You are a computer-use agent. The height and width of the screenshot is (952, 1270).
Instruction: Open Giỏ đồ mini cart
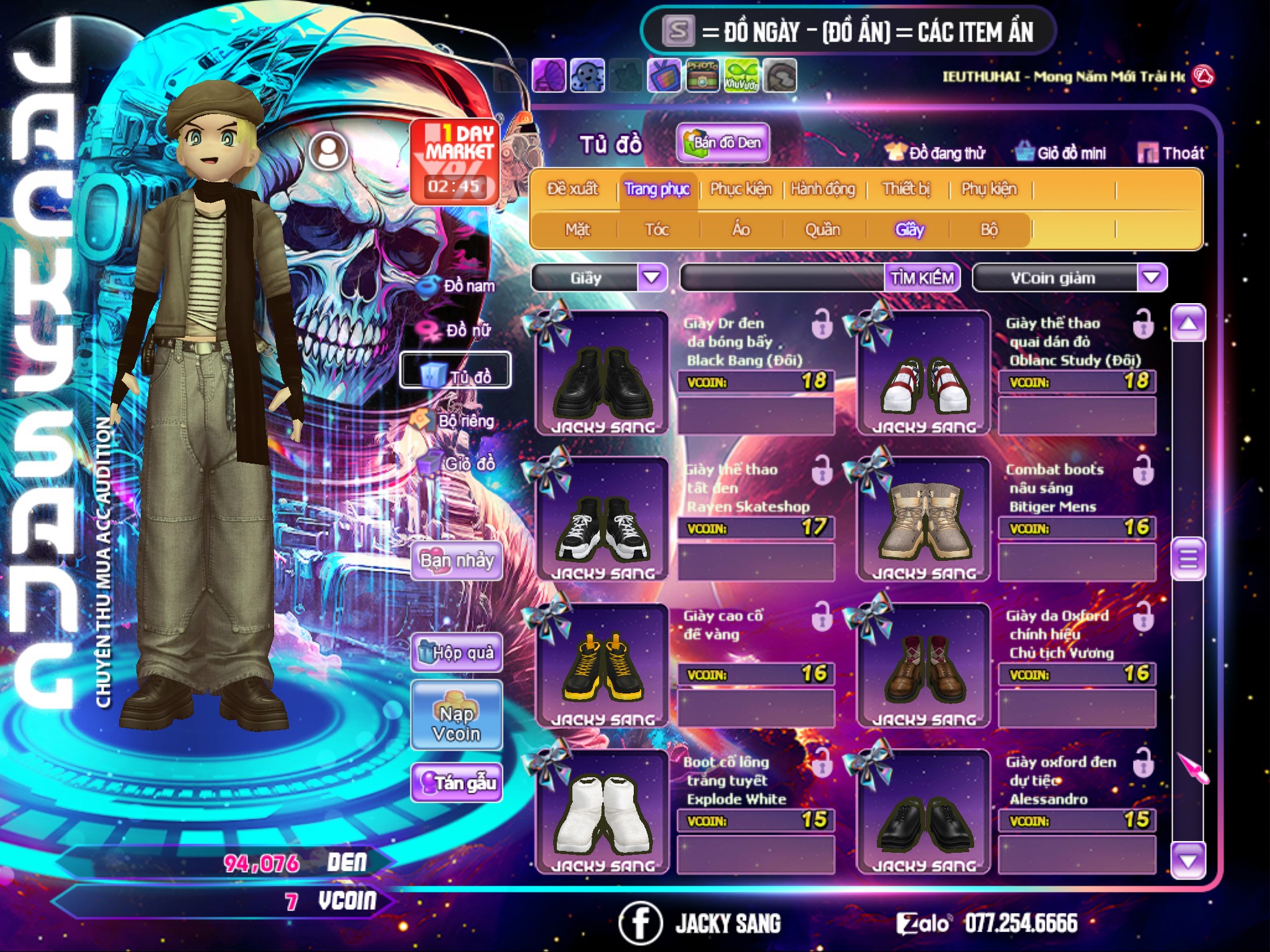coord(1061,153)
